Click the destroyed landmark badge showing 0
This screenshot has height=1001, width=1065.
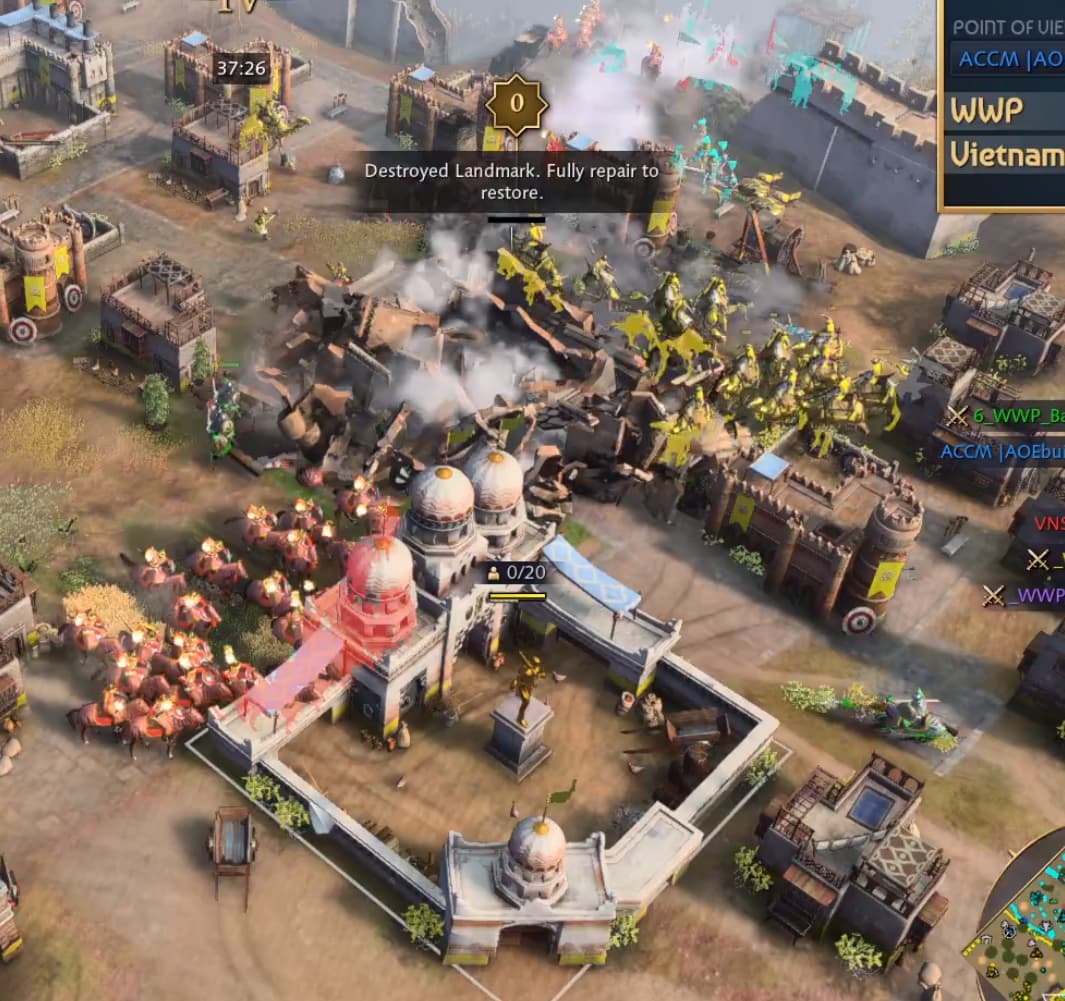click(x=516, y=103)
